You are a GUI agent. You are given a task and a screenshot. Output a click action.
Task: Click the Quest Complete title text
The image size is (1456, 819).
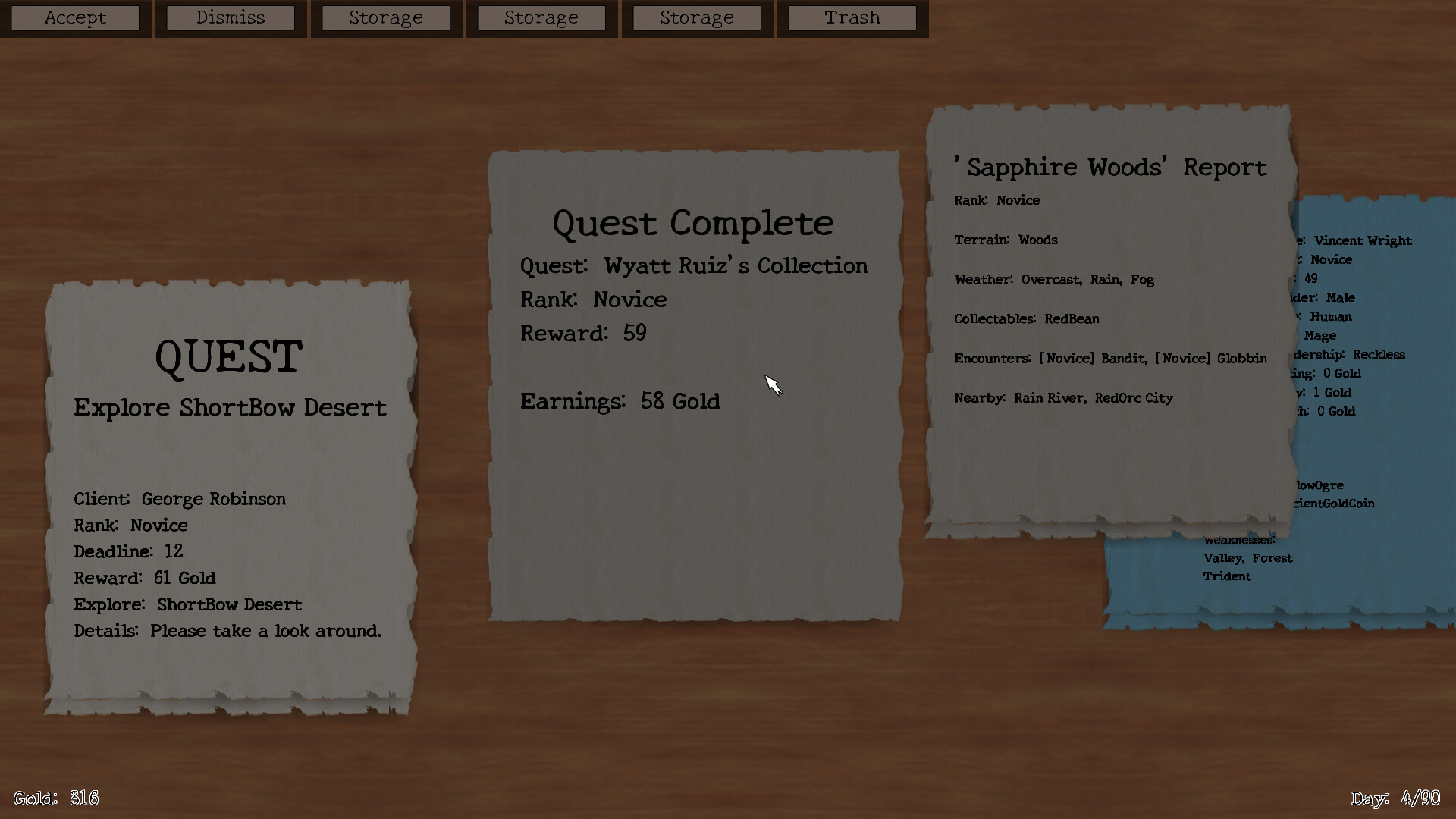pyautogui.click(x=692, y=222)
